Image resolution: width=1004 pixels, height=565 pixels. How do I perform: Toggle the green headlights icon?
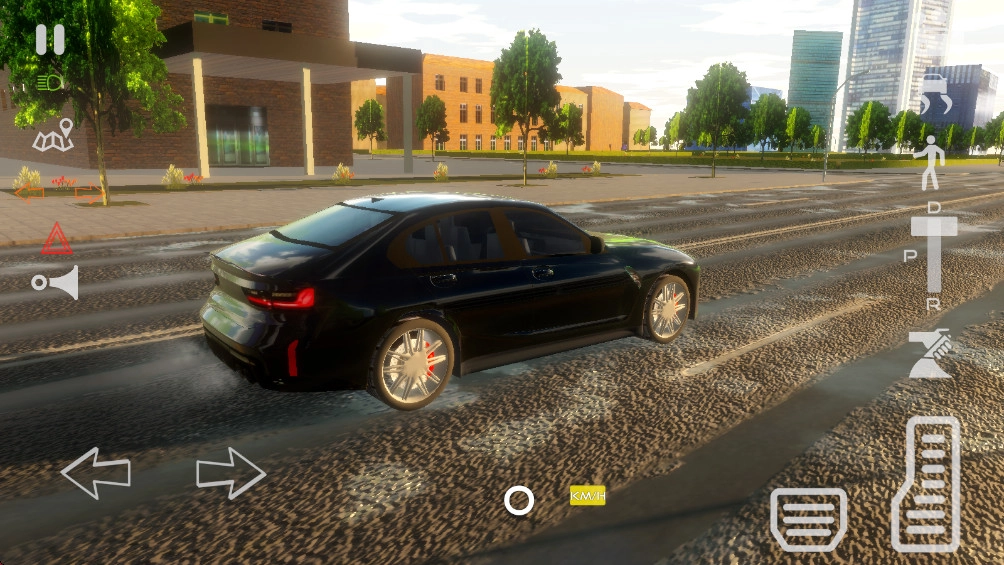pyautogui.click(x=49, y=83)
